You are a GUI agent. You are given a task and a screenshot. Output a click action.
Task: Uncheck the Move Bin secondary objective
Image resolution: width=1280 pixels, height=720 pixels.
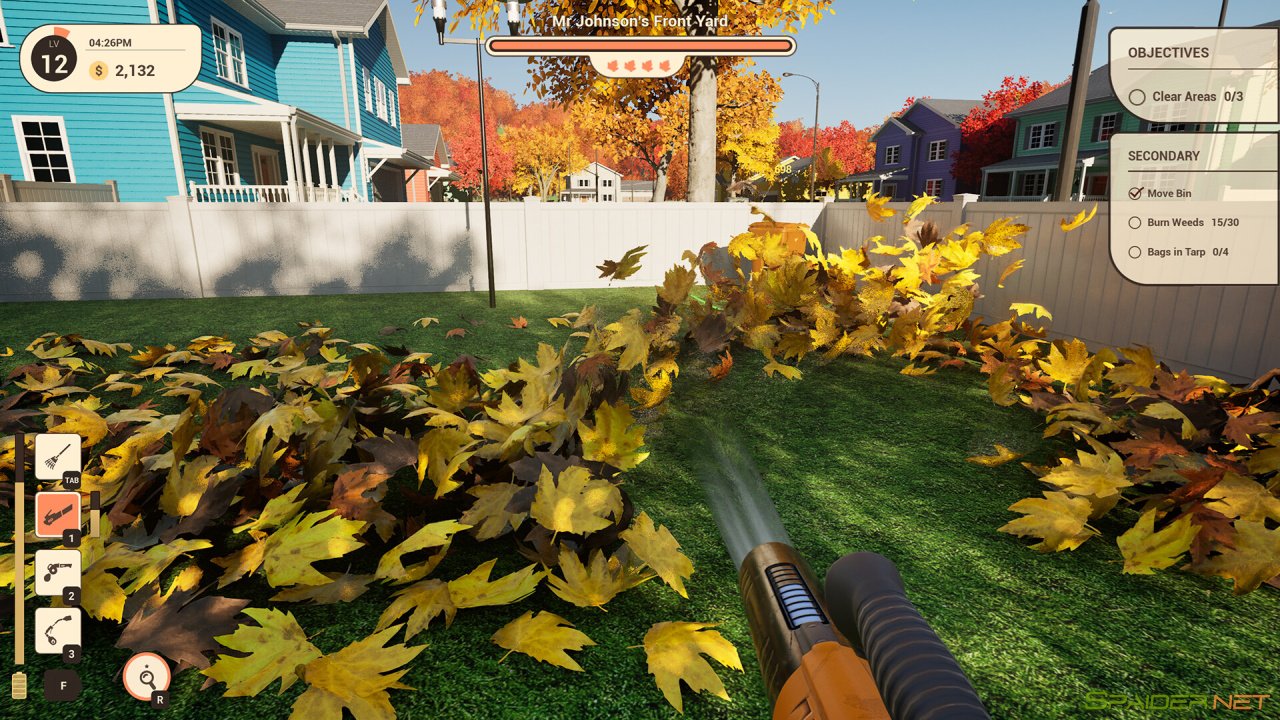(1137, 193)
